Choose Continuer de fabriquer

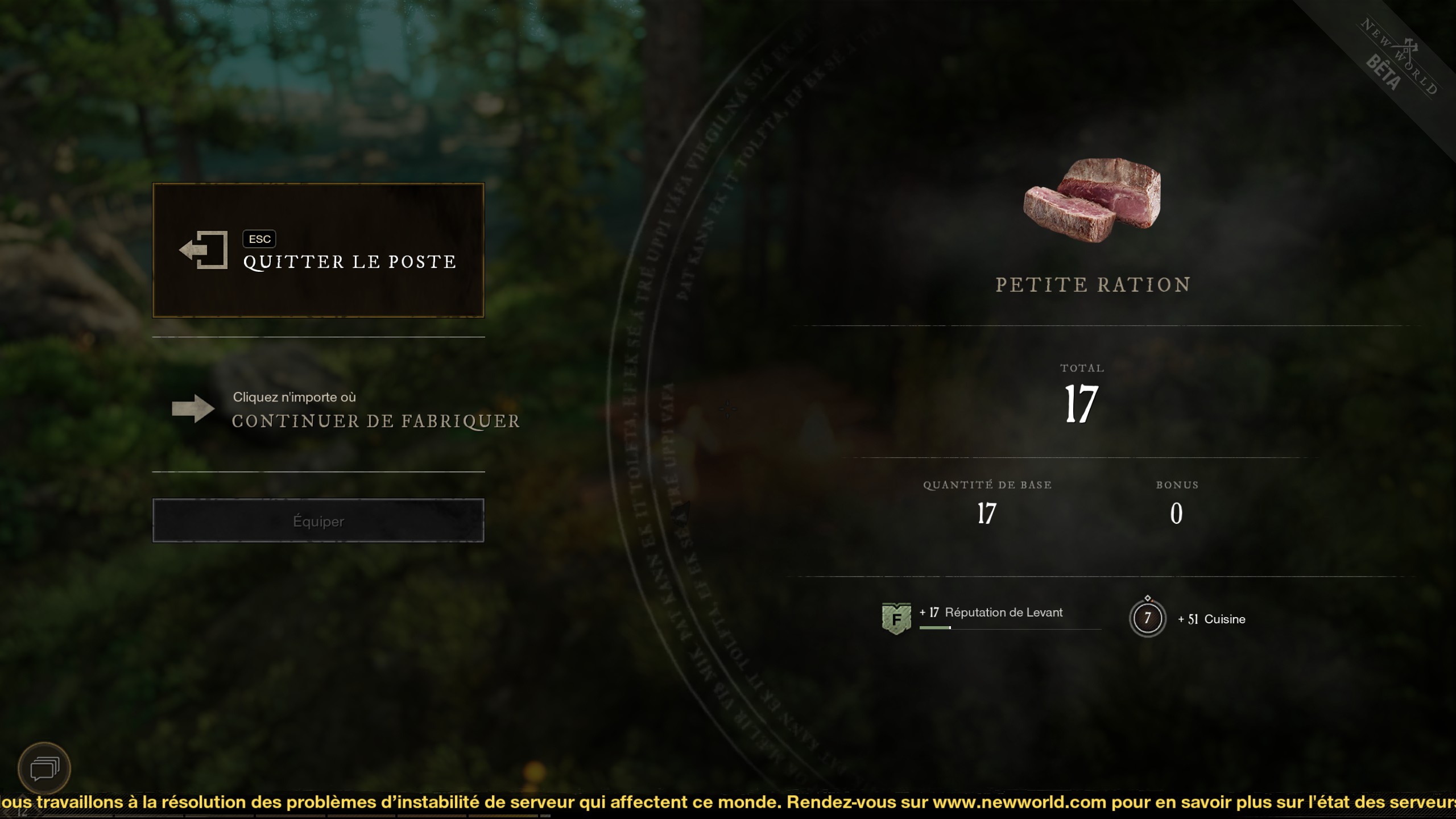pyautogui.click(x=346, y=410)
